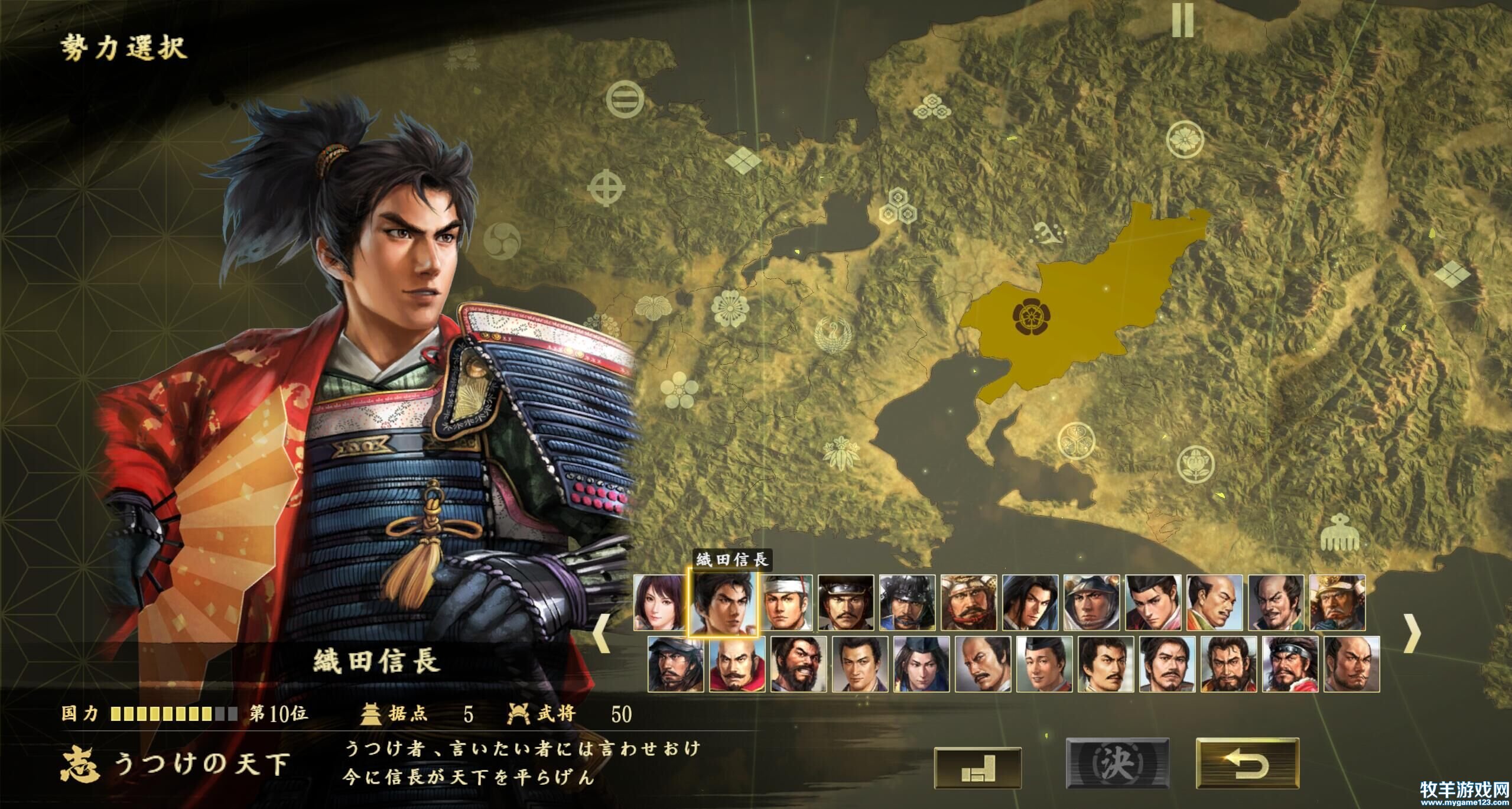
Task: Choose the warrior with blue headband portrait
Action: [x=1290, y=664]
